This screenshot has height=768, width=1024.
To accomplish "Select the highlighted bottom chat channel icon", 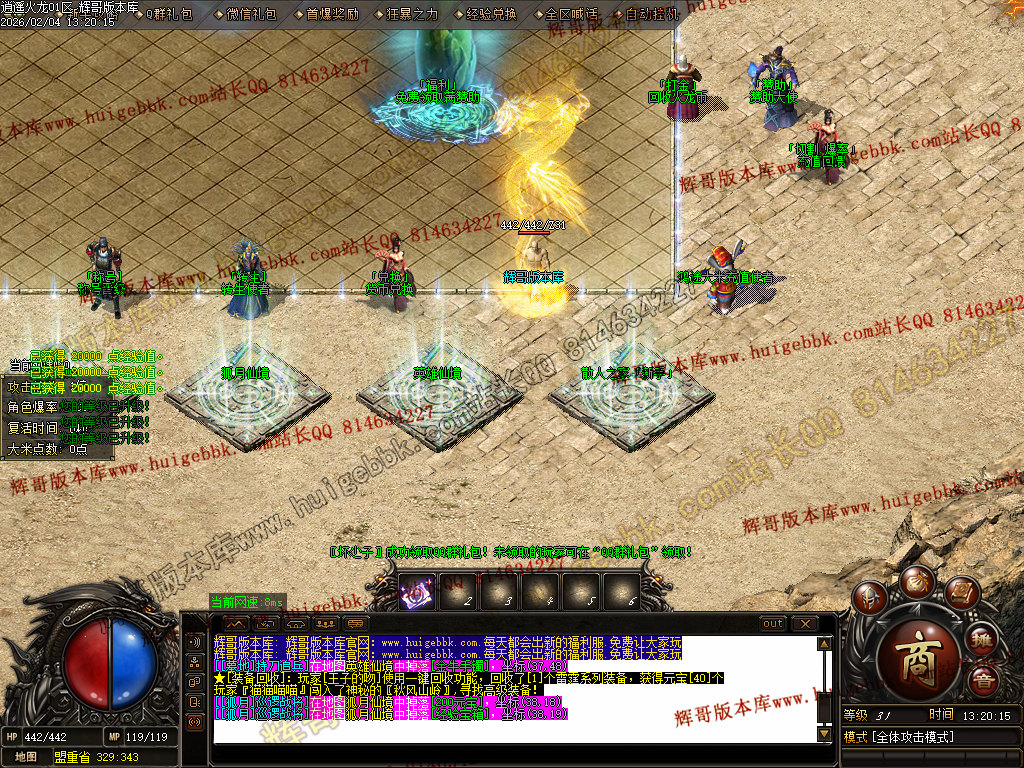I will (195, 721).
